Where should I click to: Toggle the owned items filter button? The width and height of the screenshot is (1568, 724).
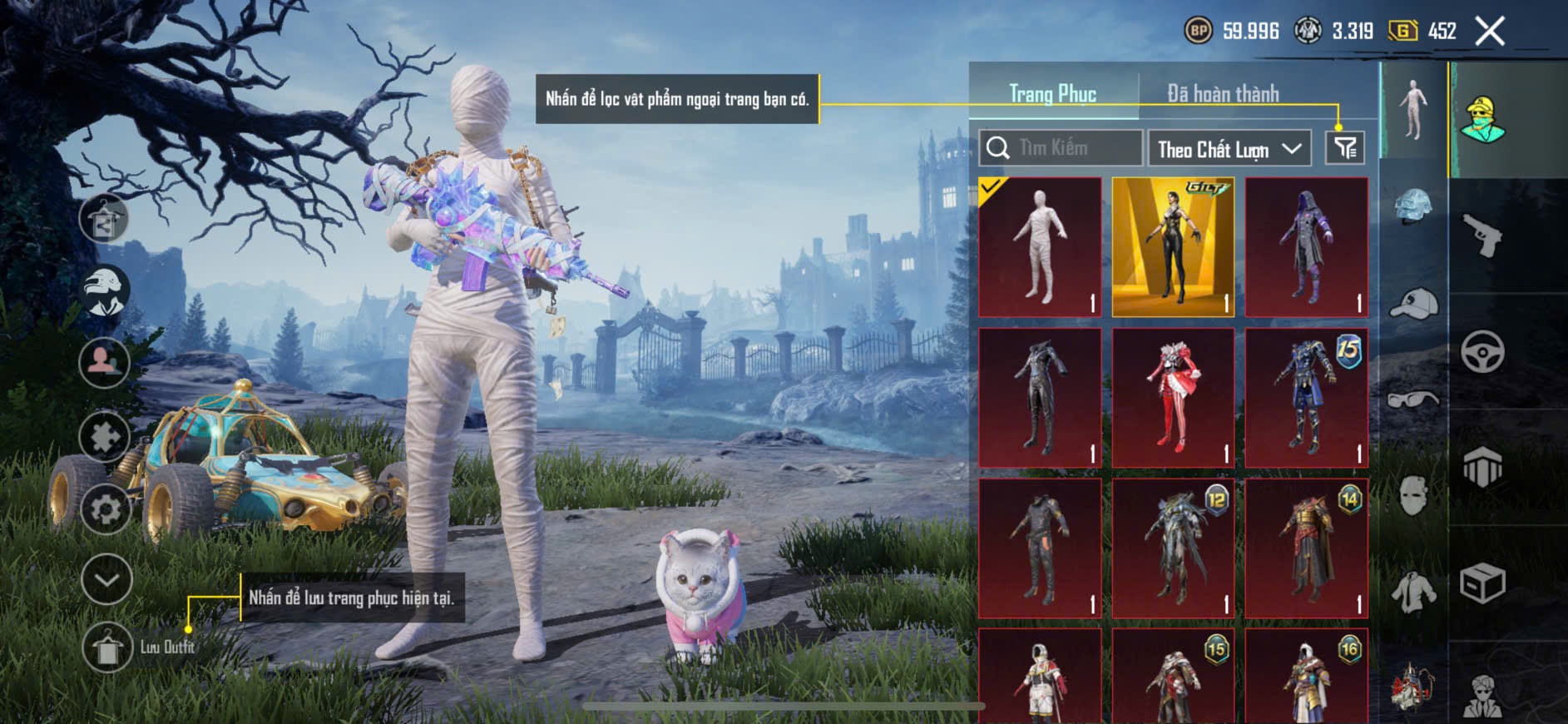[x=1344, y=148]
